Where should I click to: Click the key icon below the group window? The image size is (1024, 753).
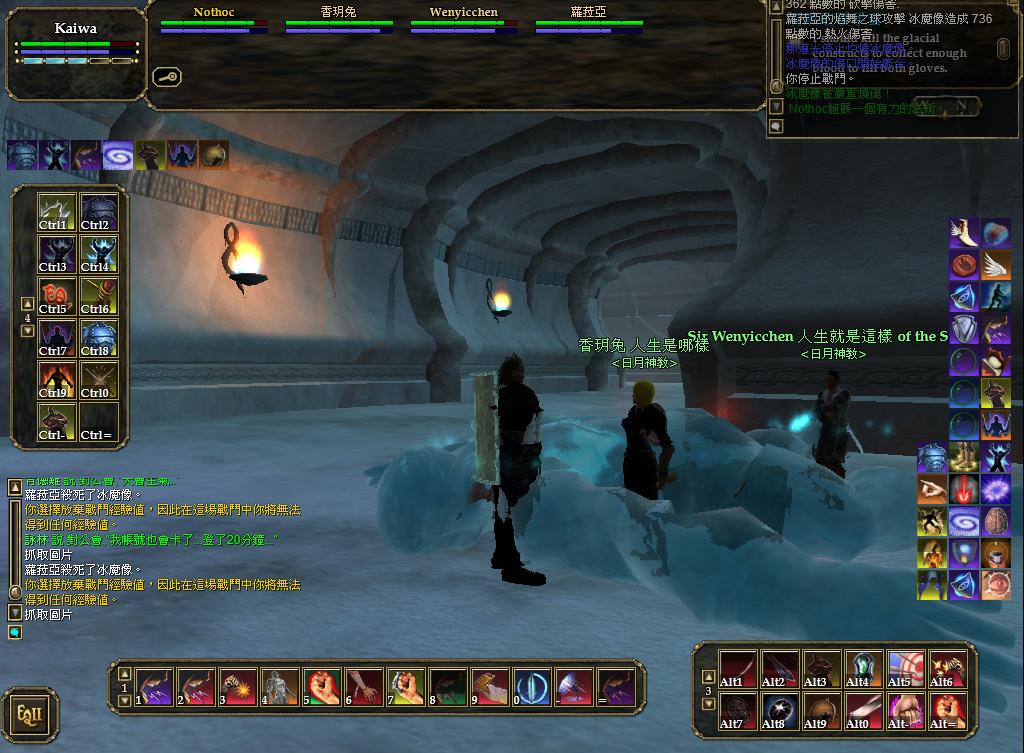pos(166,76)
